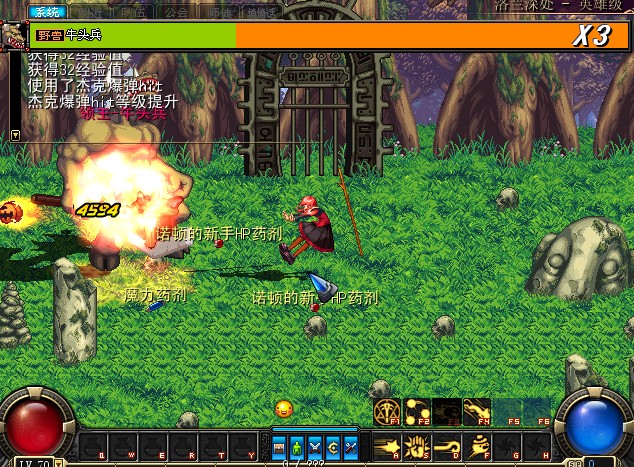The height and width of the screenshot is (467, 634).
Task: Trigger the F4 skill icon
Action: click(x=476, y=410)
